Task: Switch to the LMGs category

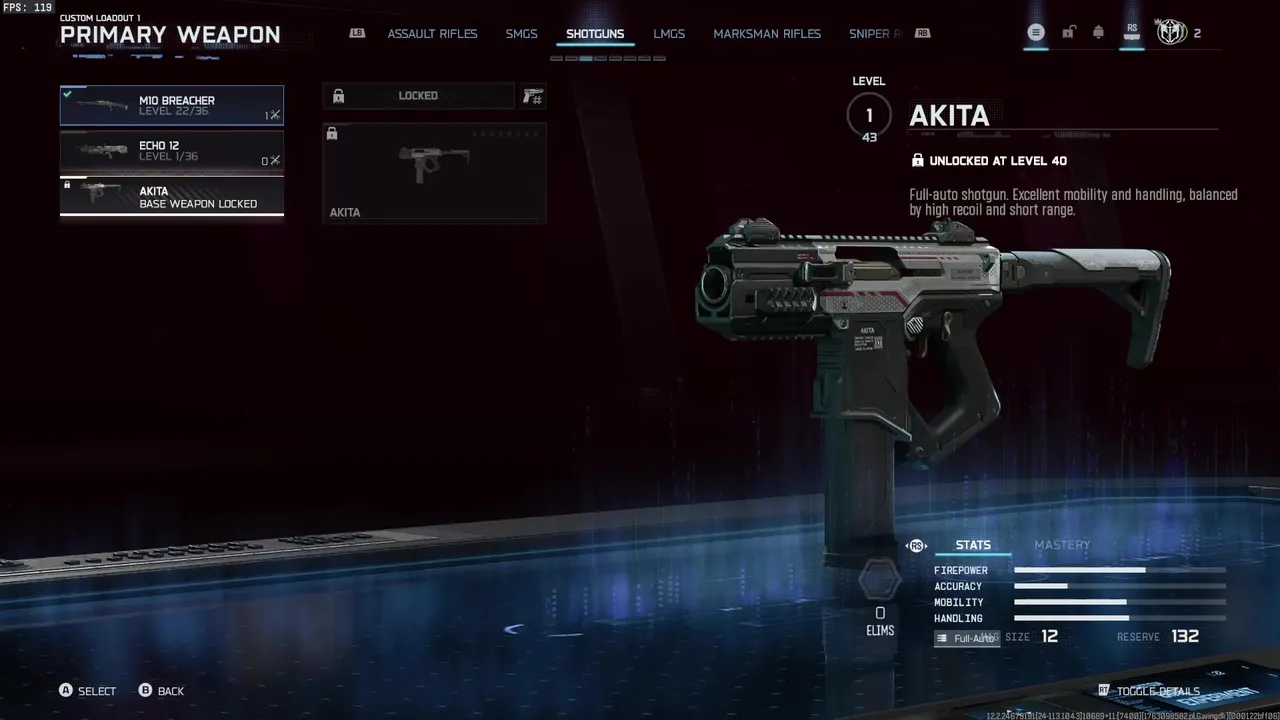Action: (x=669, y=34)
